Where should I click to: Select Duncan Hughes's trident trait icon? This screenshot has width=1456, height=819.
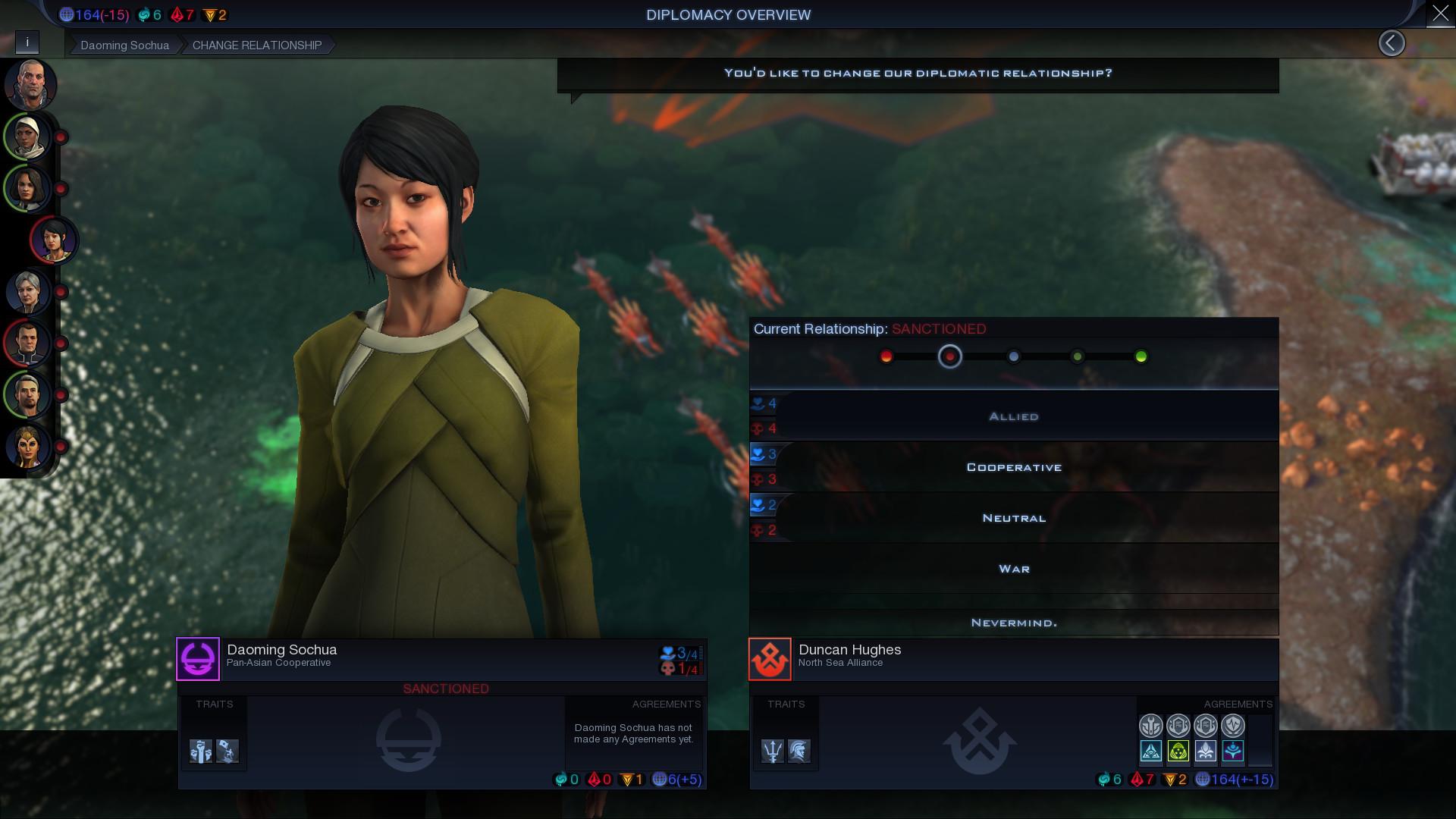(773, 751)
